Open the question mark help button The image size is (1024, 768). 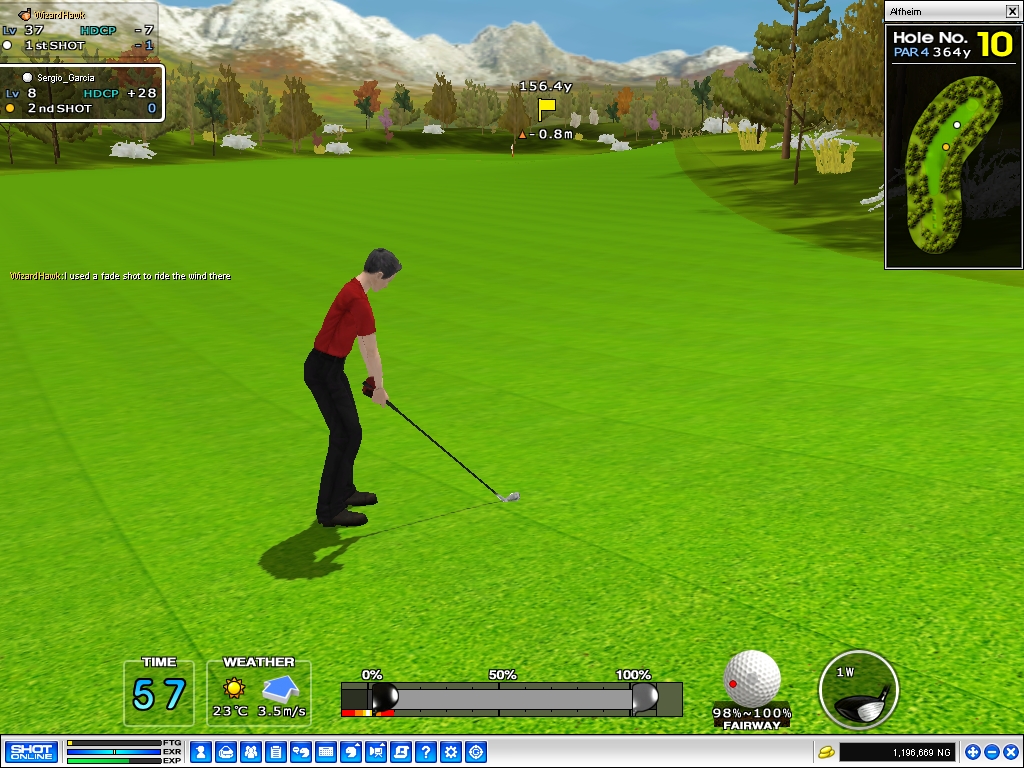(x=426, y=752)
